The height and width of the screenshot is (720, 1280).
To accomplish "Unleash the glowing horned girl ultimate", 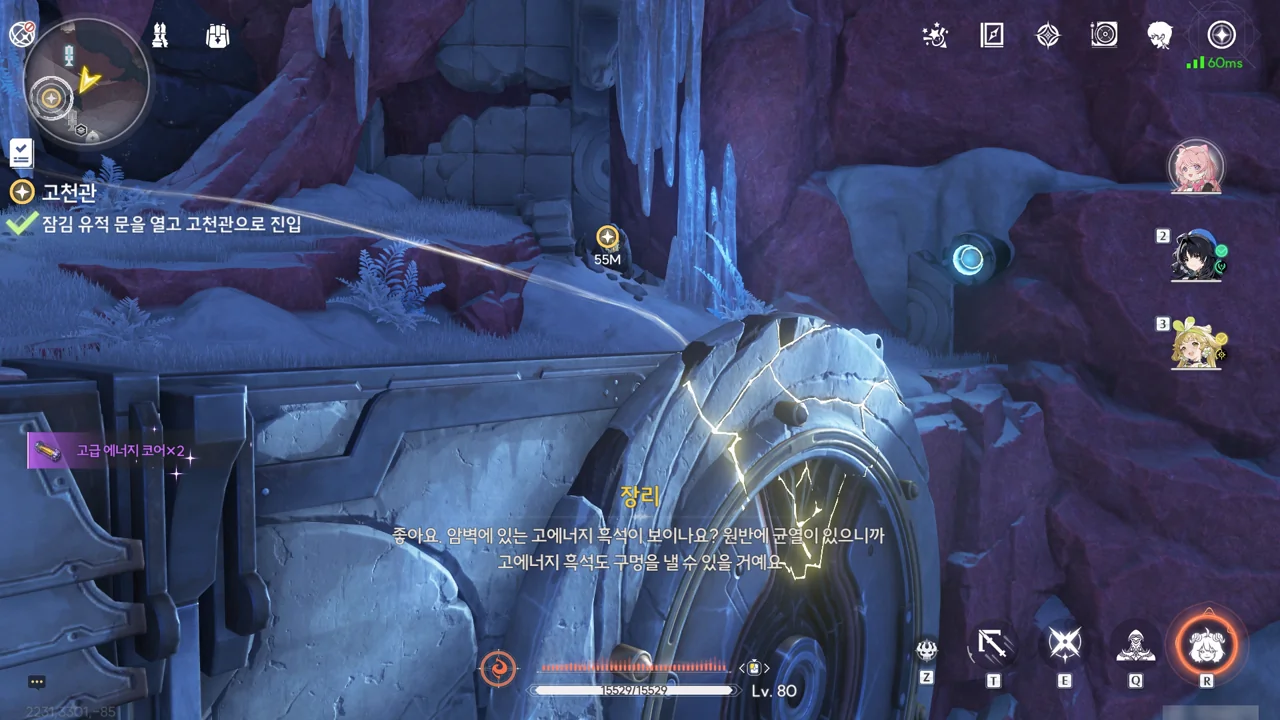I will [x=1206, y=643].
